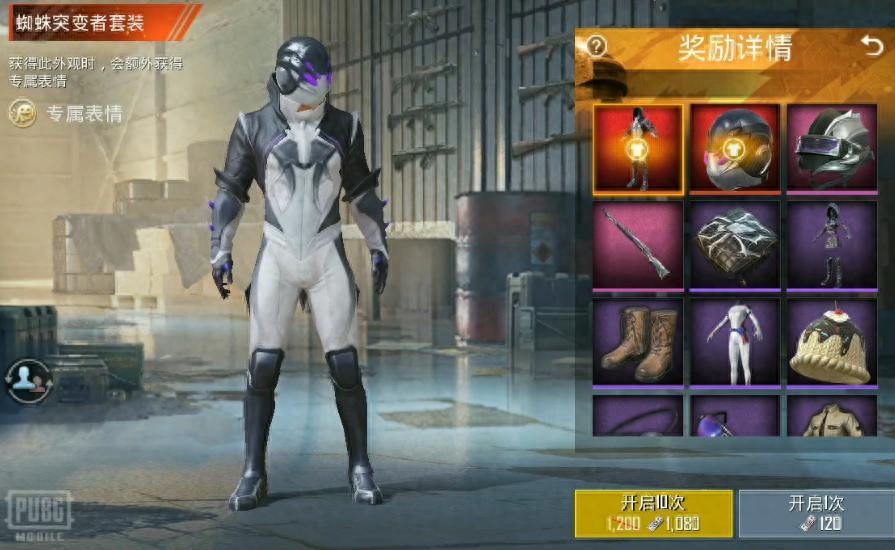
Task: Select the purple-visor helmet reward
Action: point(831,149)
